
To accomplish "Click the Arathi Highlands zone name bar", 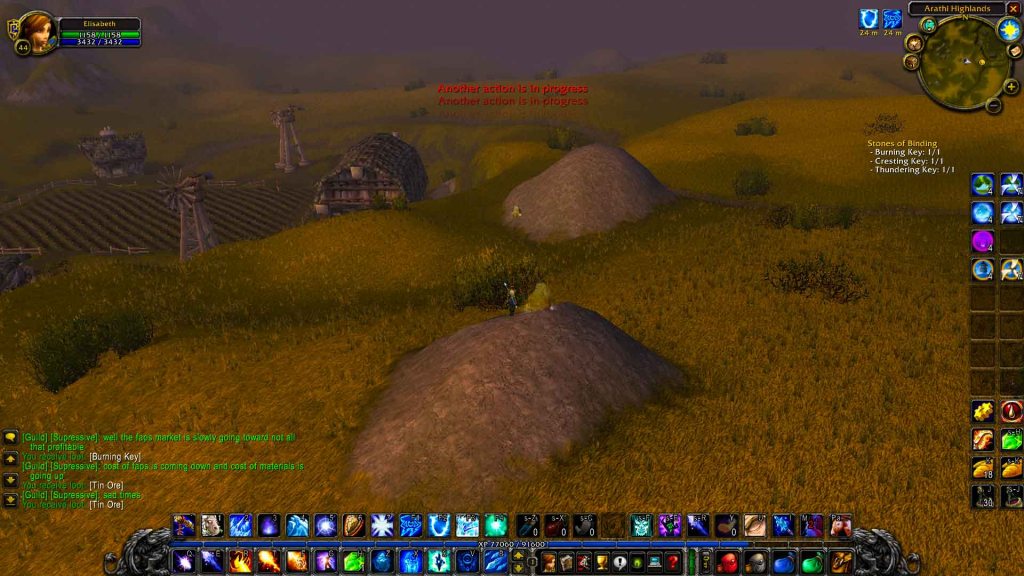I will click(956, 9).
